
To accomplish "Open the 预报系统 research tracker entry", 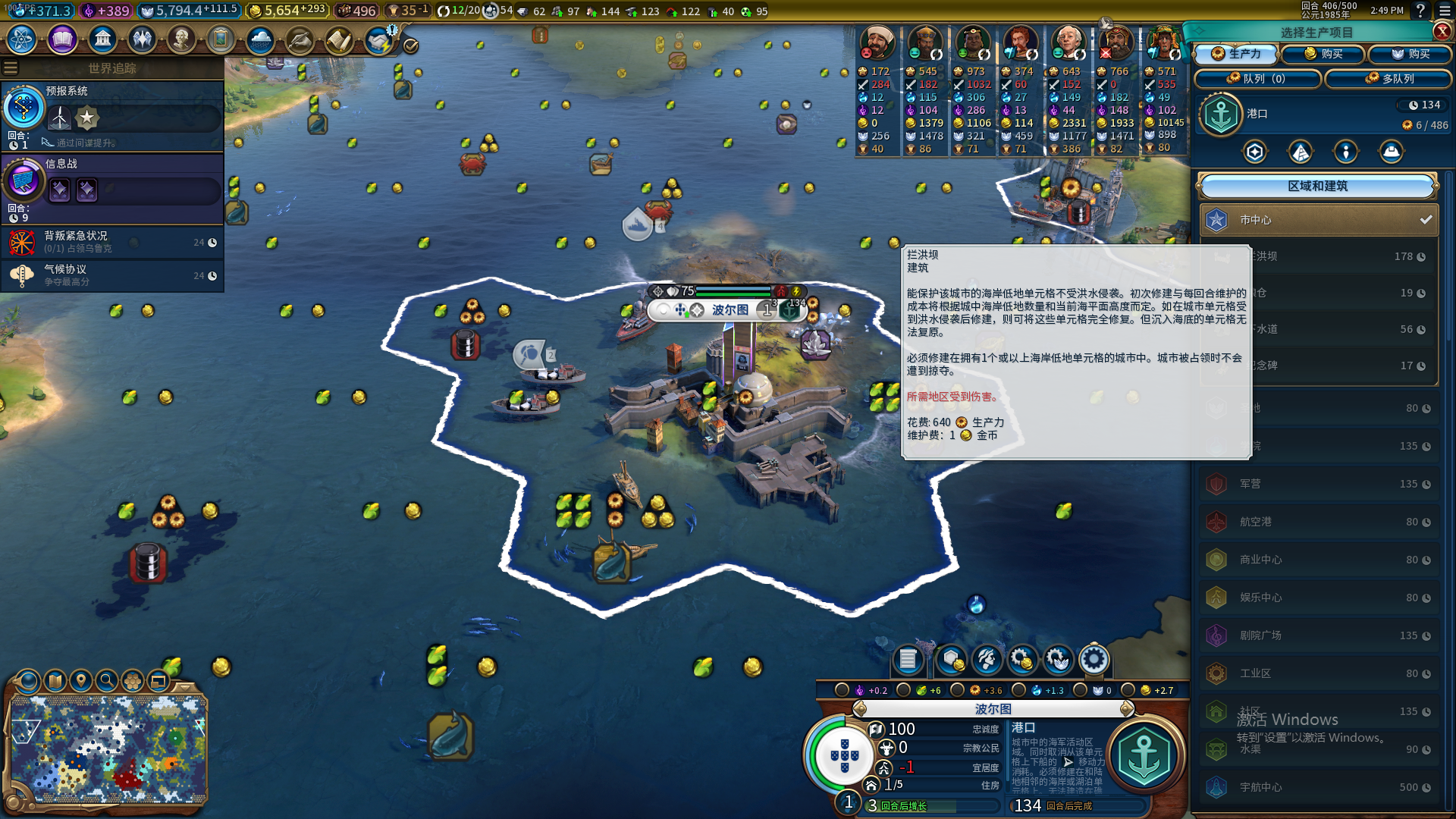I will 112,115.
